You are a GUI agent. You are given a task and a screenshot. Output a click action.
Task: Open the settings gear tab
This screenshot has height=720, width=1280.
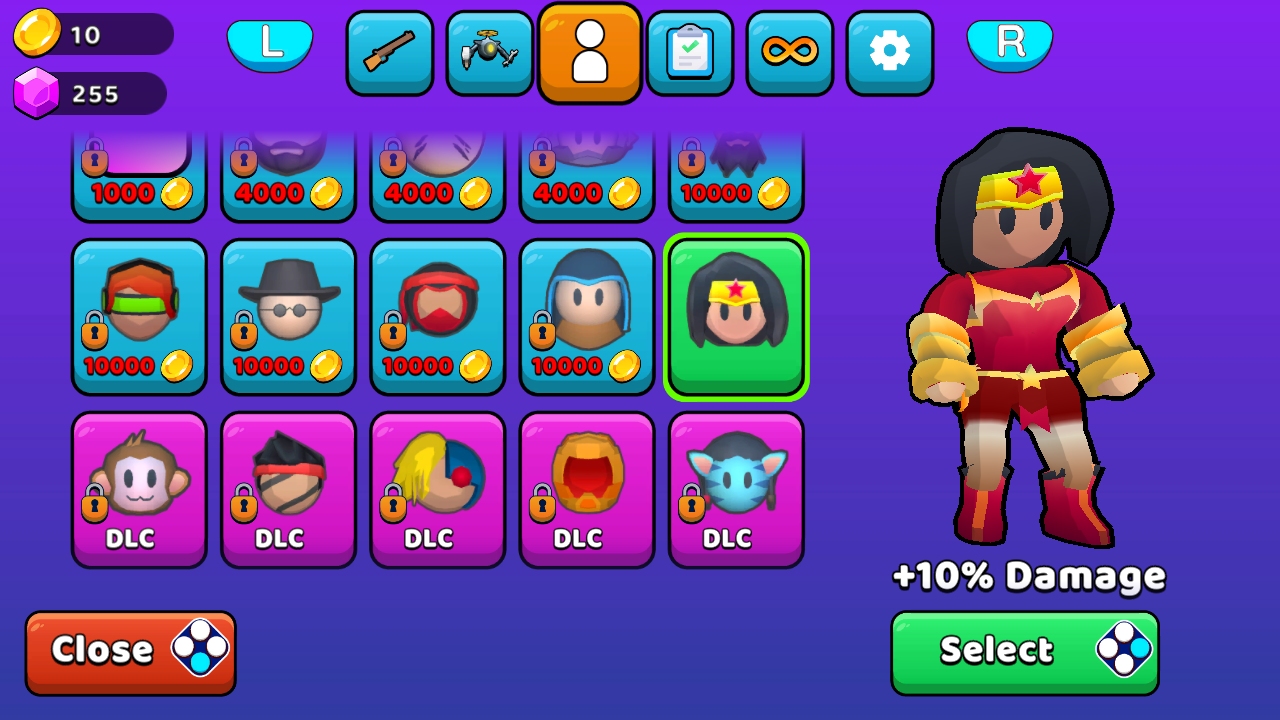pos(890,52)
